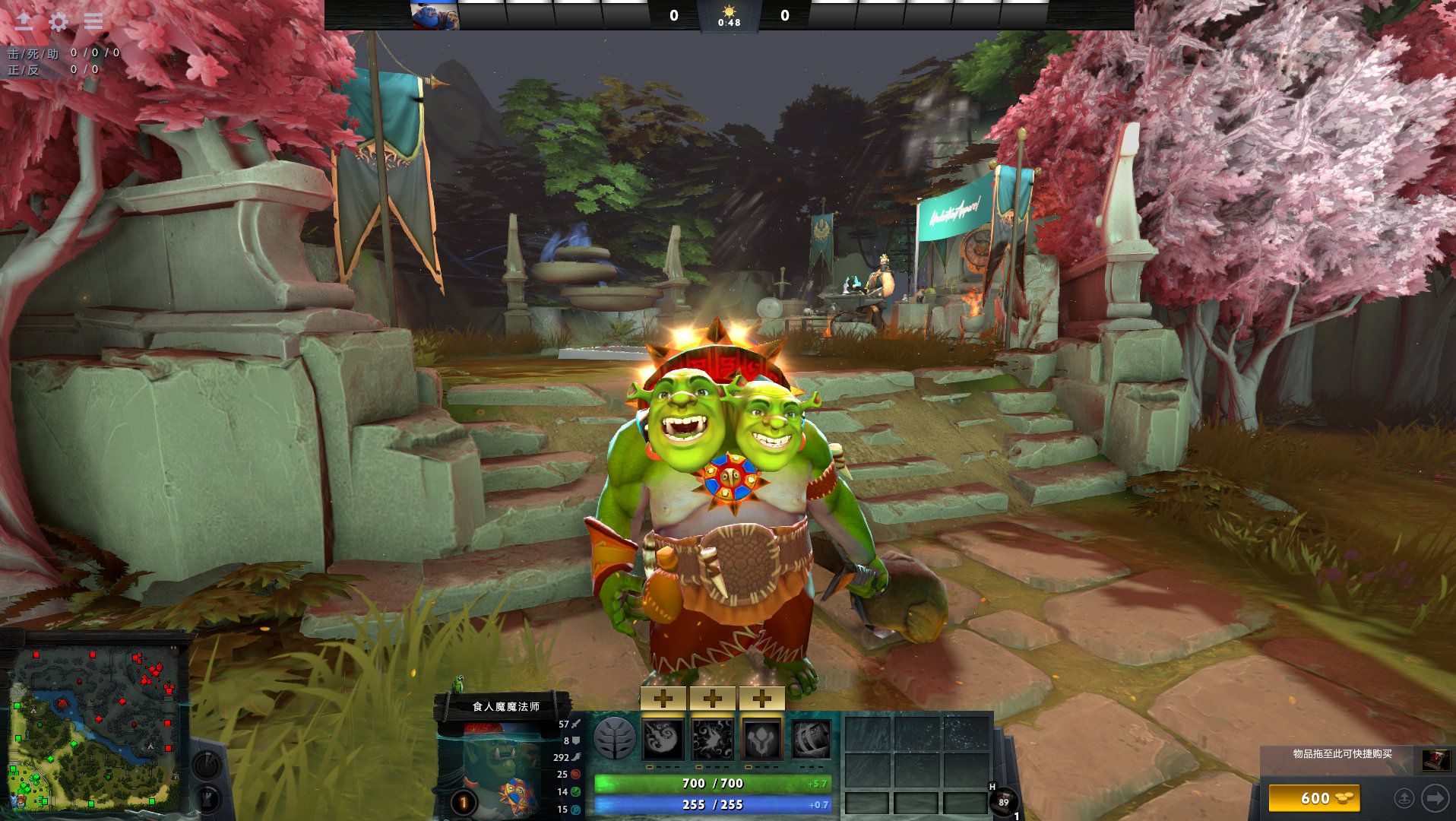Select the hero portrait in the top bar
The height and width of the screenshot is (821, 1456).
tap(435, 15)
